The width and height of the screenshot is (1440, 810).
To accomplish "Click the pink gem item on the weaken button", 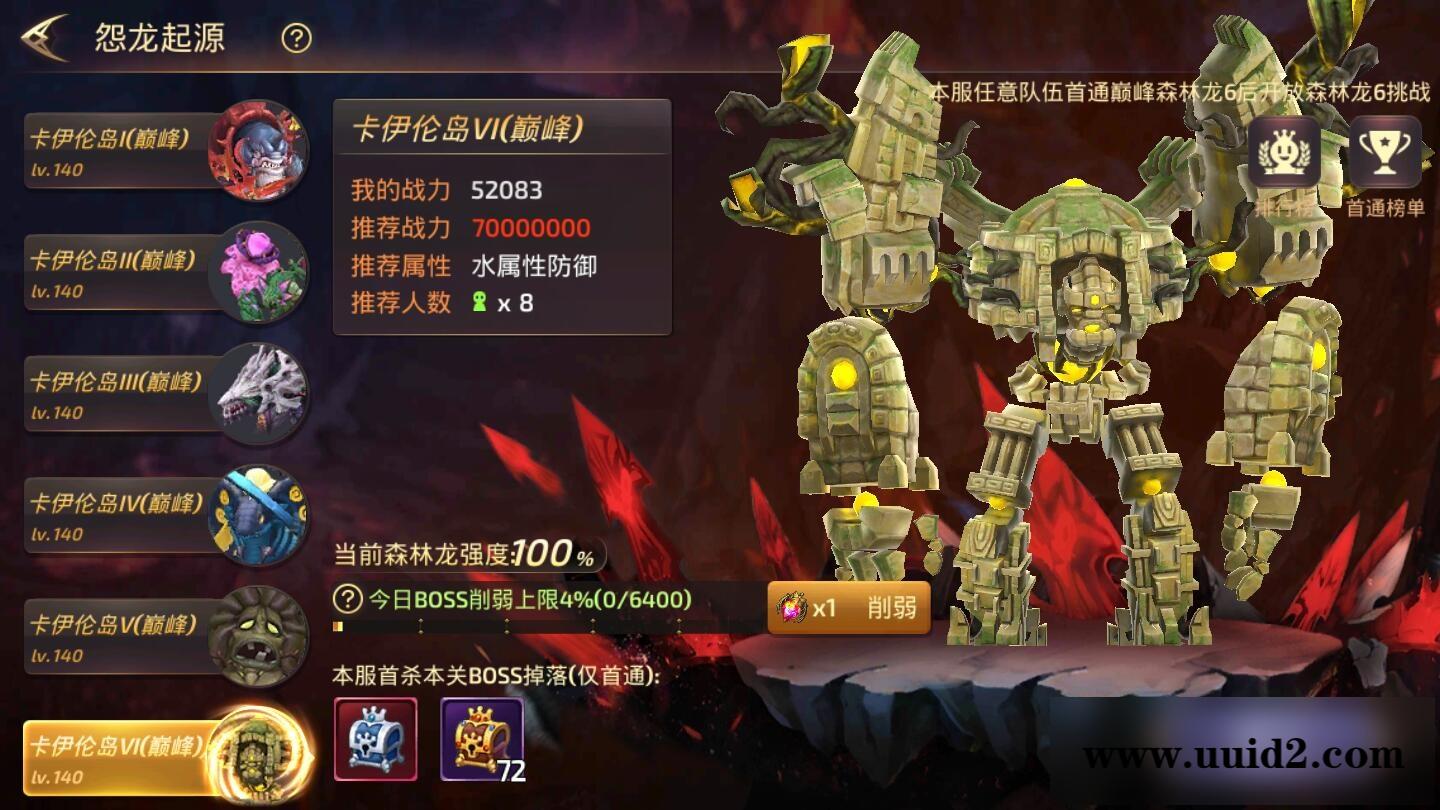I will [794, 605].
